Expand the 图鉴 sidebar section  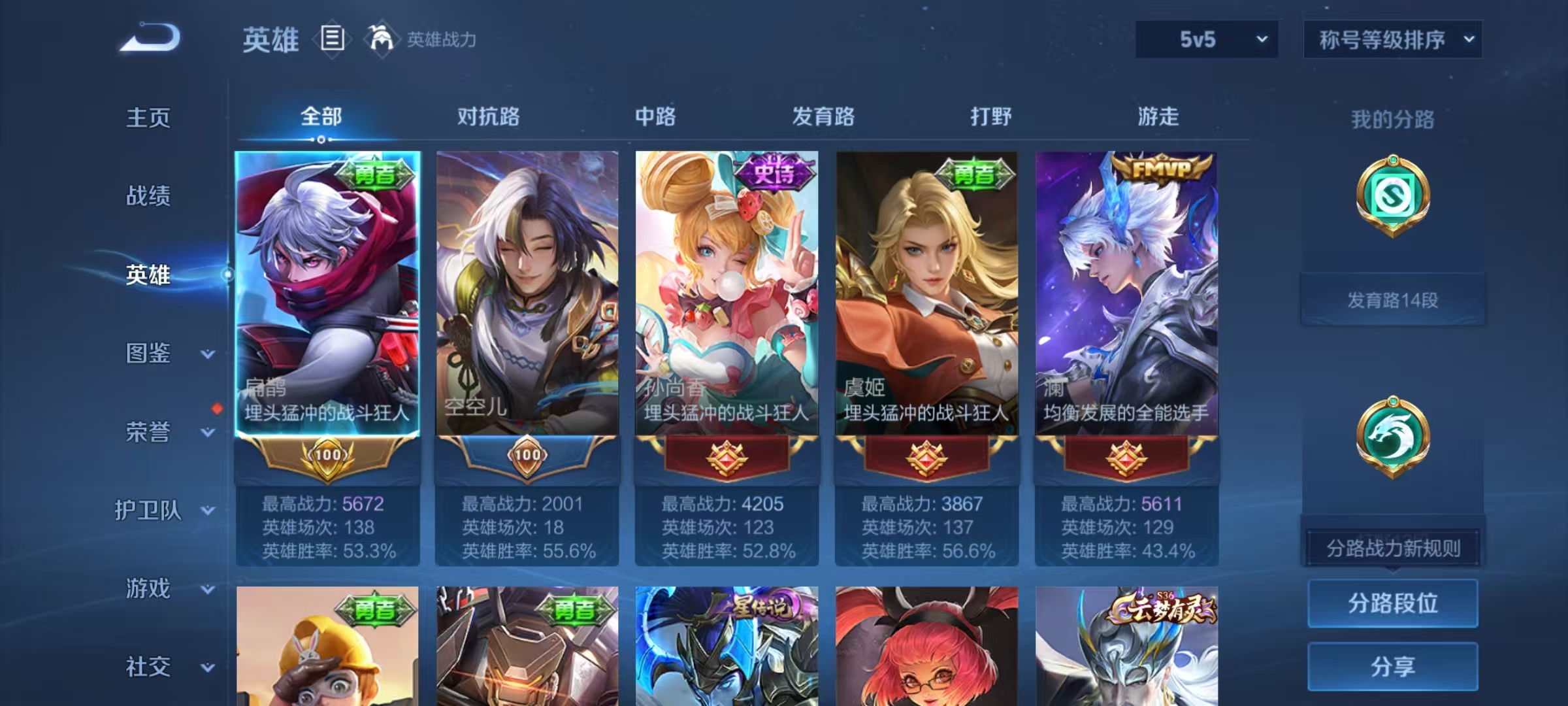point(149,354)
